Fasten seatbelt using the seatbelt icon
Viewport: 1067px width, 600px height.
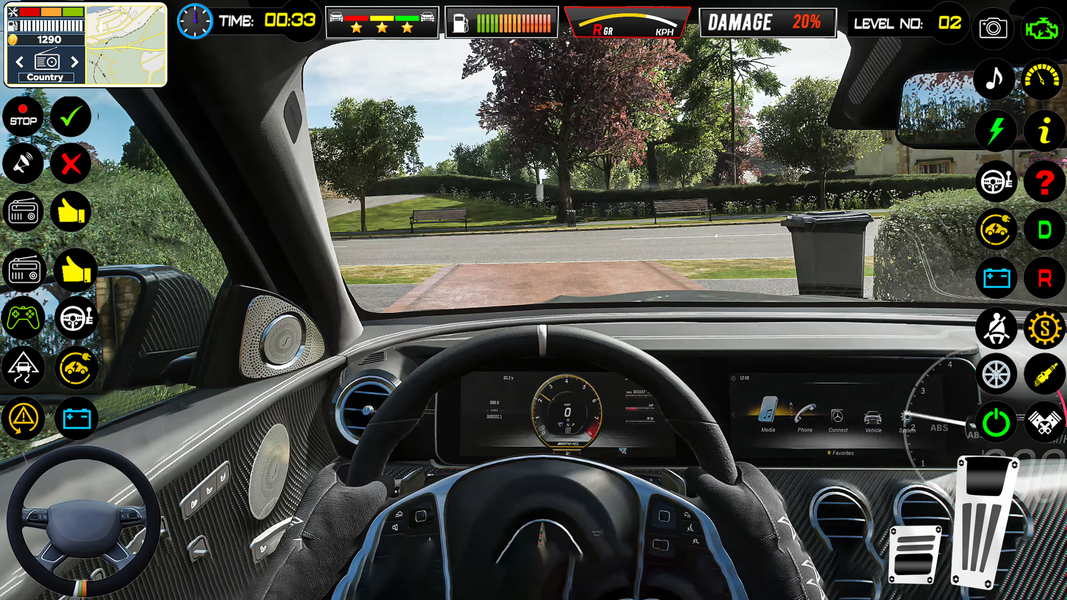click(x=996, y=328)
